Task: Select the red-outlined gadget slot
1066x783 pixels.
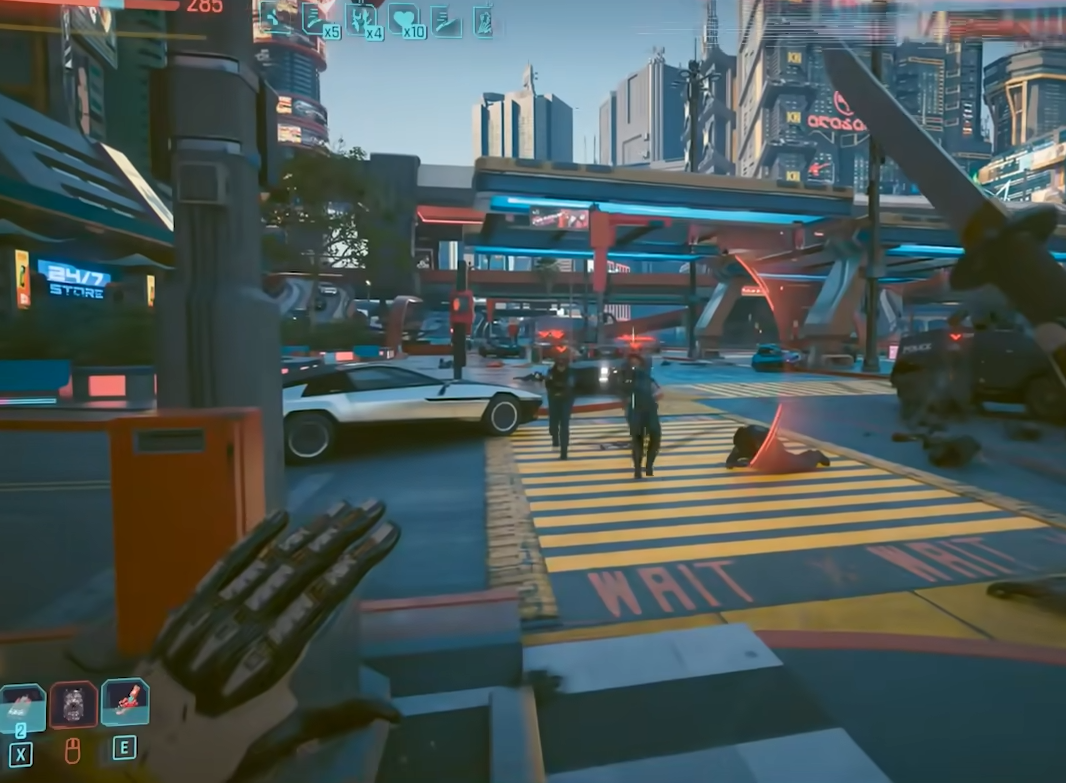Action: (x=73, y=704)
